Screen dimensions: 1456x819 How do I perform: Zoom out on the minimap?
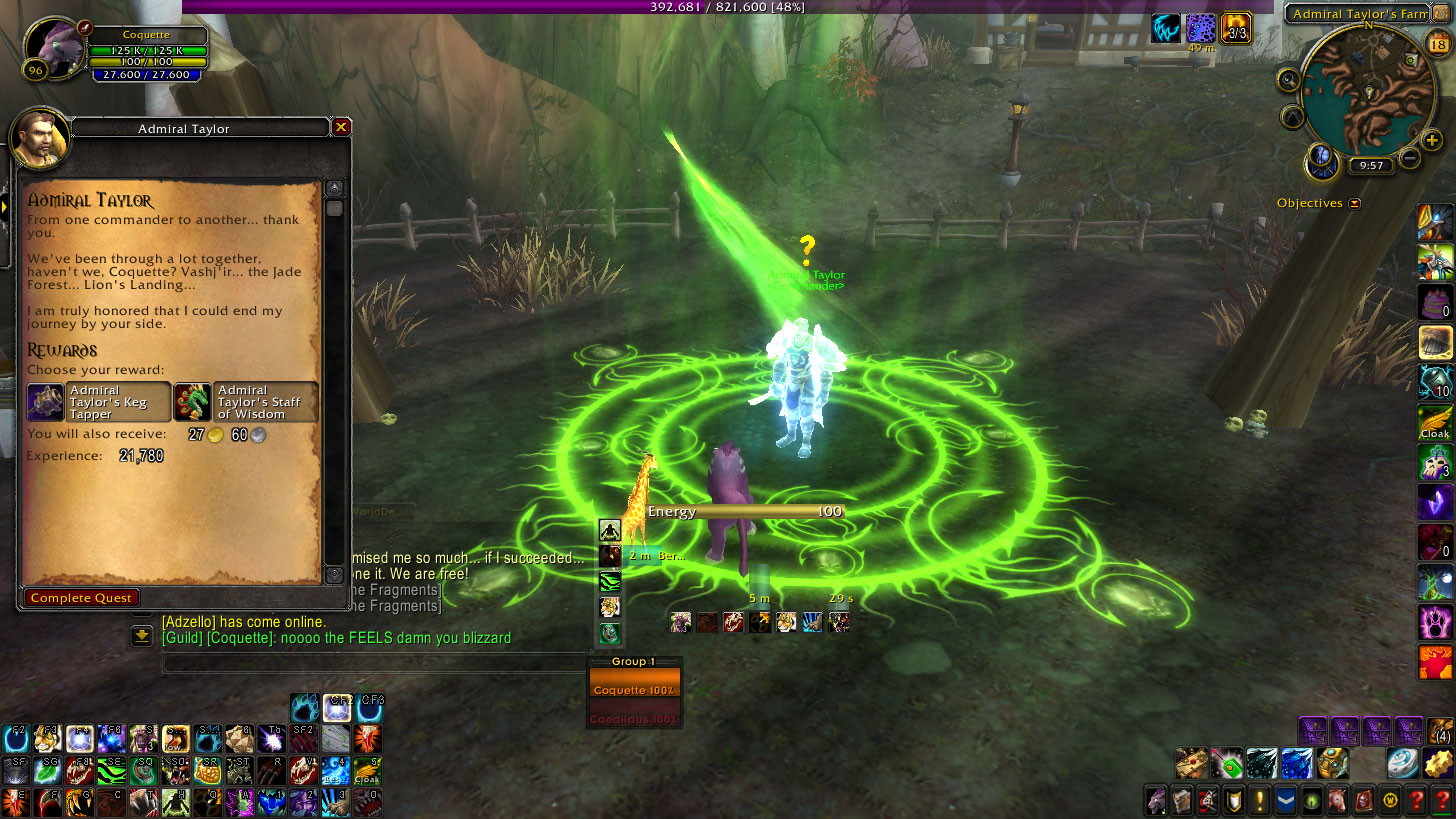1409,158
